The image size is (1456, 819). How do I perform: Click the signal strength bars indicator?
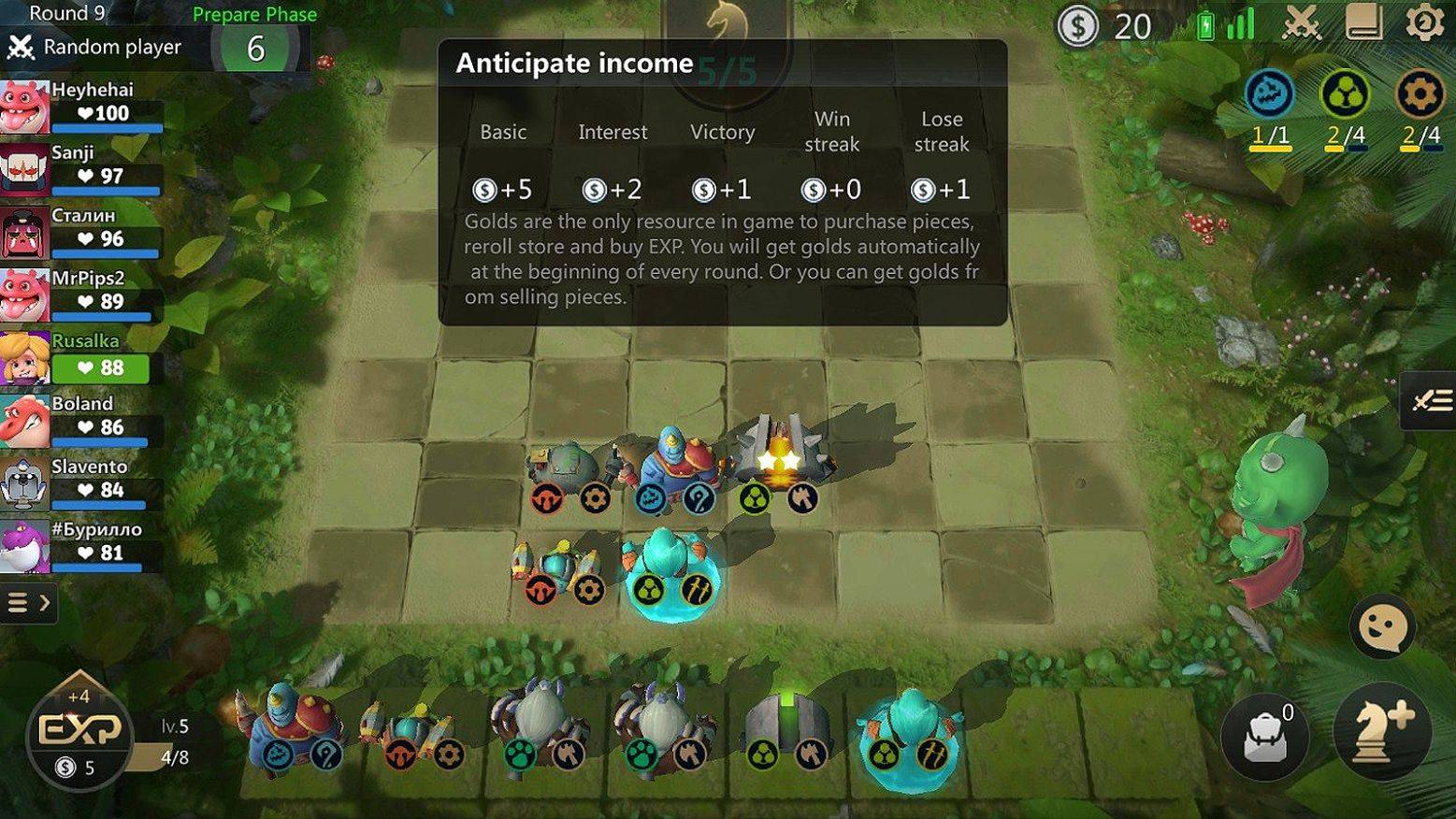point(1239,22)
